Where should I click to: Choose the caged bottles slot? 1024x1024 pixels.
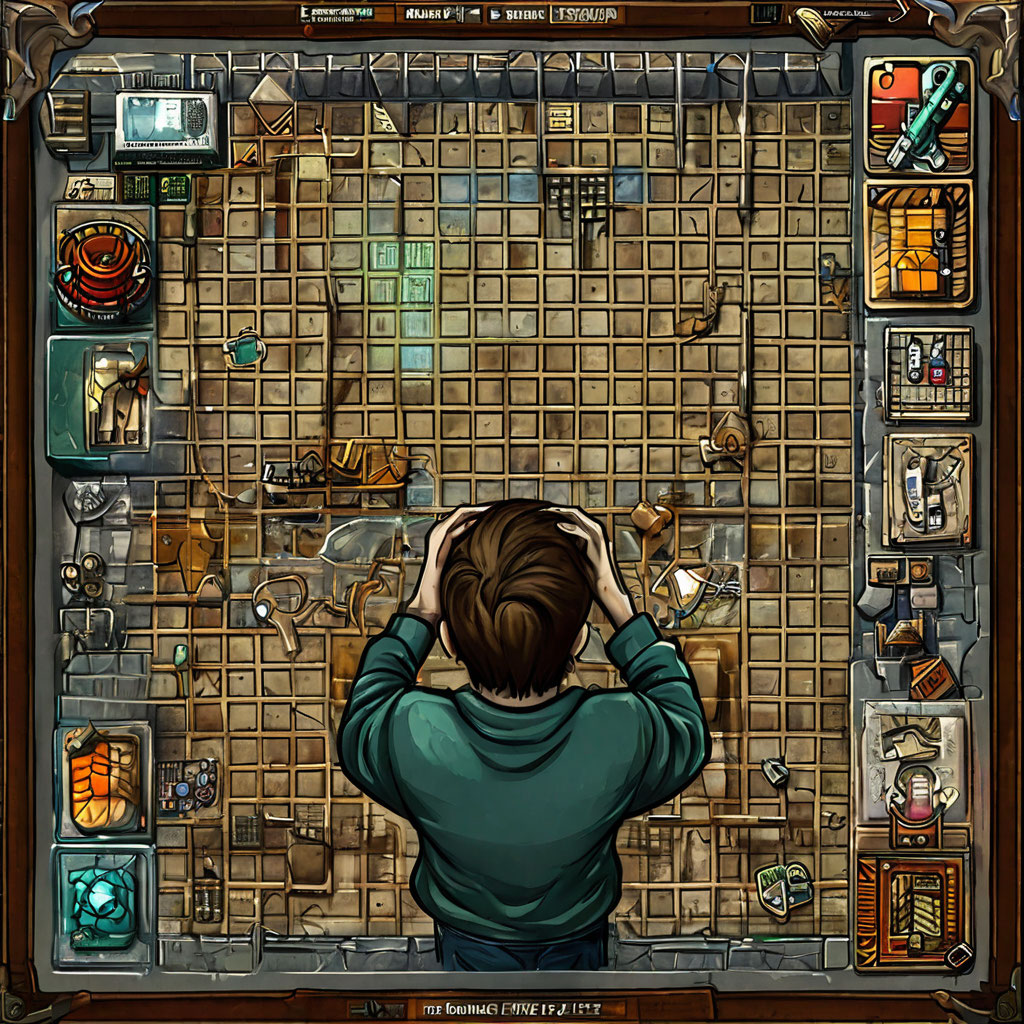[x=928, y=373]
